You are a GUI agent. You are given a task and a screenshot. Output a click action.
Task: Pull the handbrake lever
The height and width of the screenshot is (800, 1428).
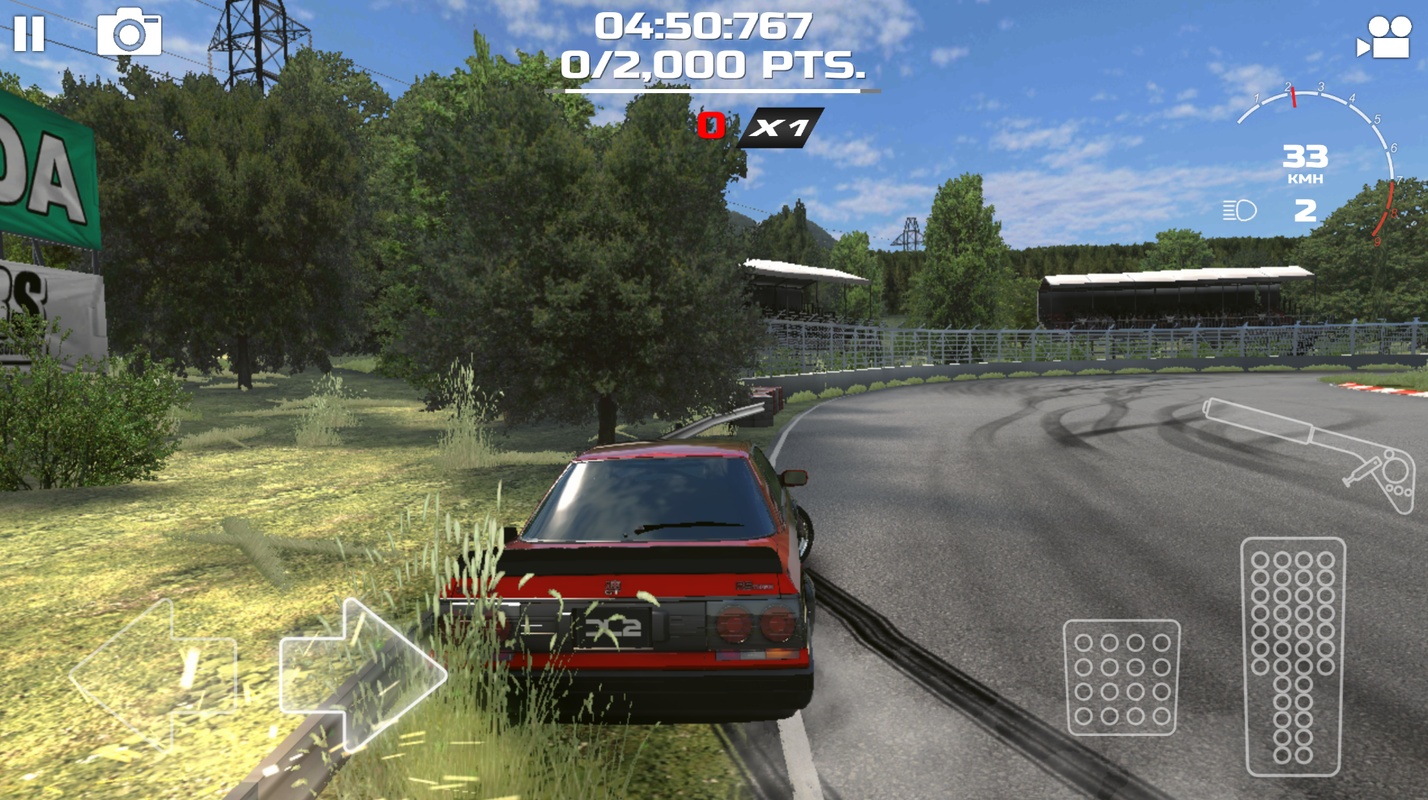(1309, 451)
